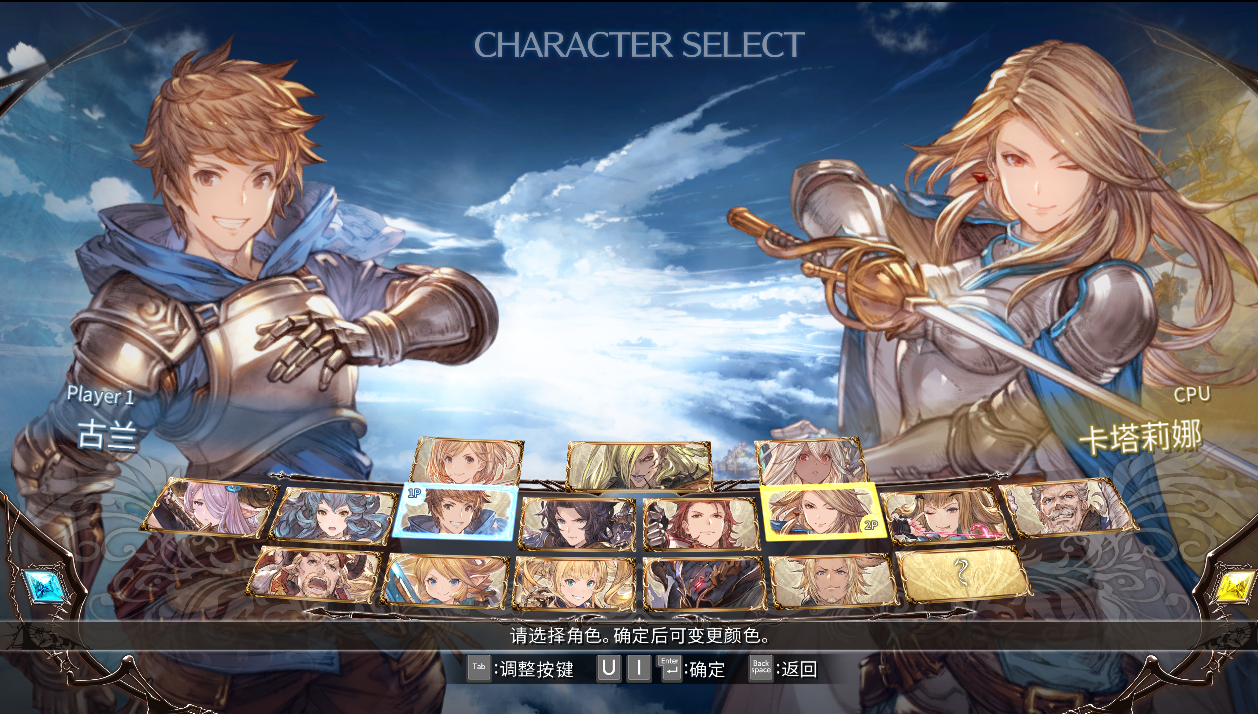Choose Ferry, the blue-haired girl
This screenshot has height=714, width=1258.
coord(333,515)
